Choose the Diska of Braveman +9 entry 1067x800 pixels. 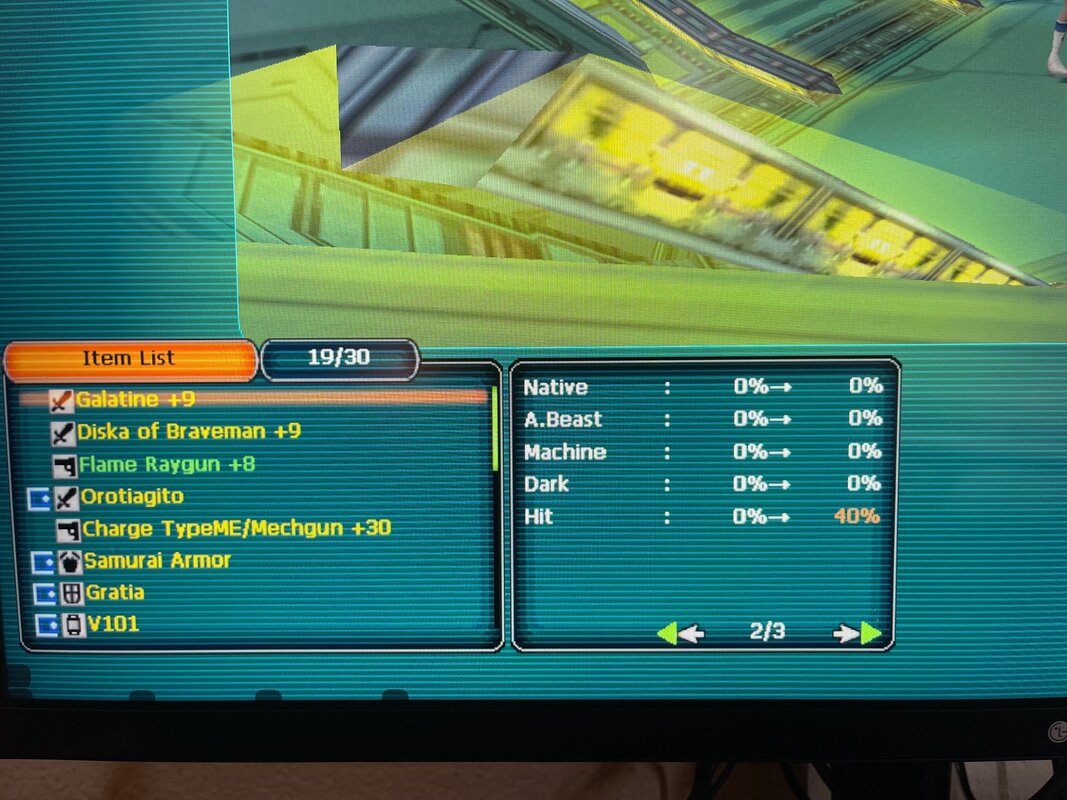pyautogui.click(x=188, y=432)
